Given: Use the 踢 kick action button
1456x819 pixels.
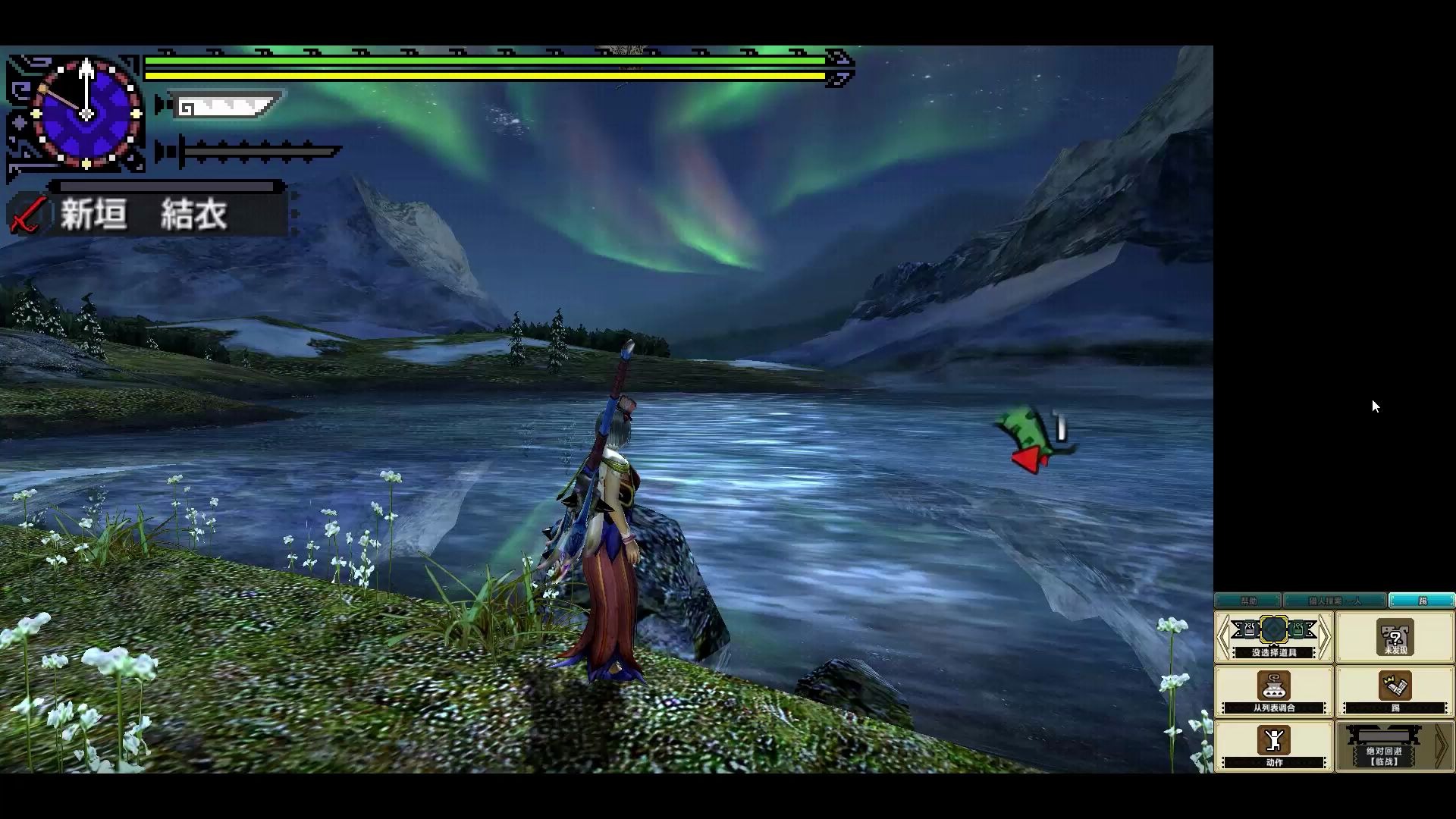Looking at the screenshot, I should [1395, 692].
